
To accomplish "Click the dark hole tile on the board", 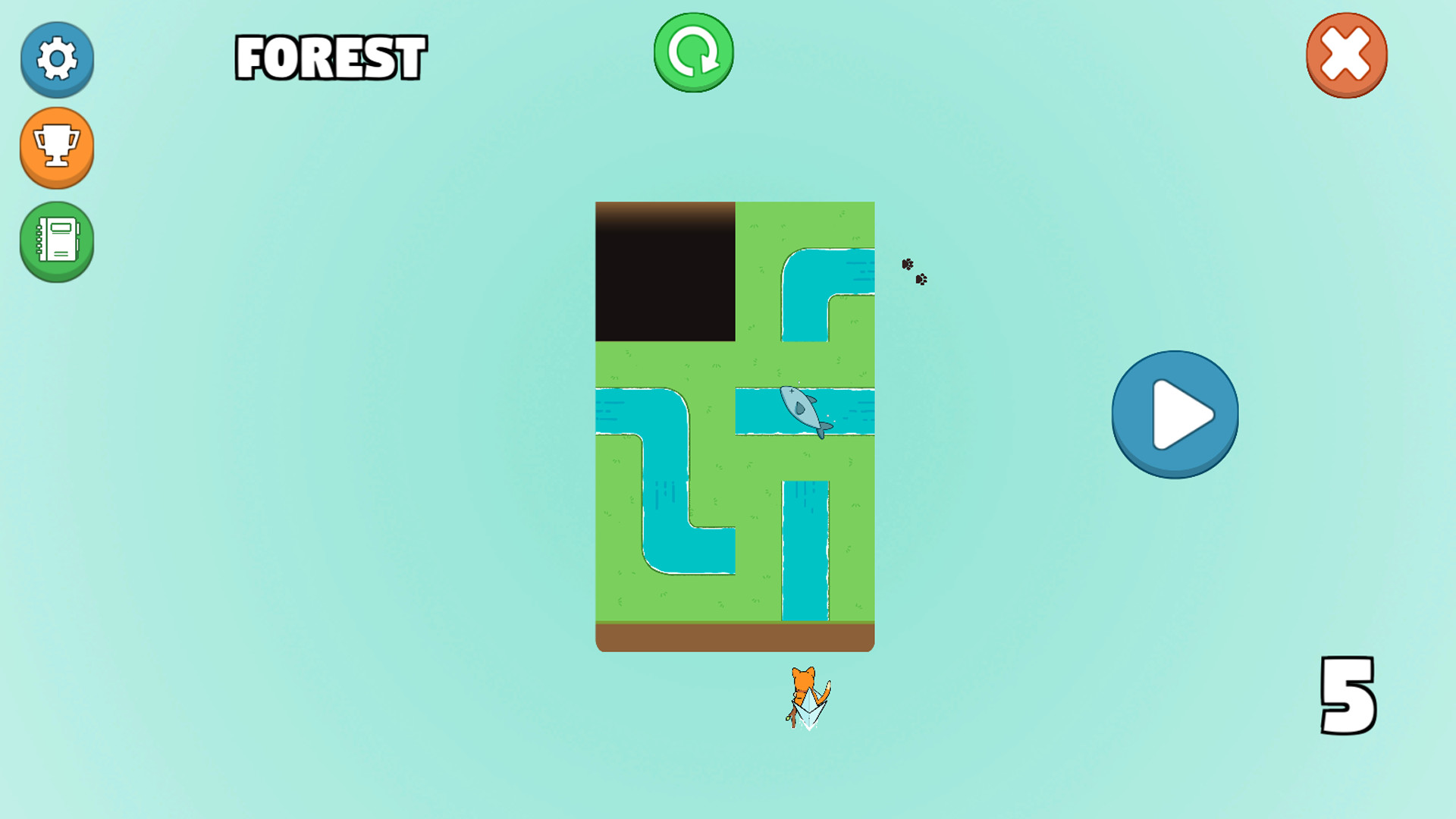I will tap(666, 269).
